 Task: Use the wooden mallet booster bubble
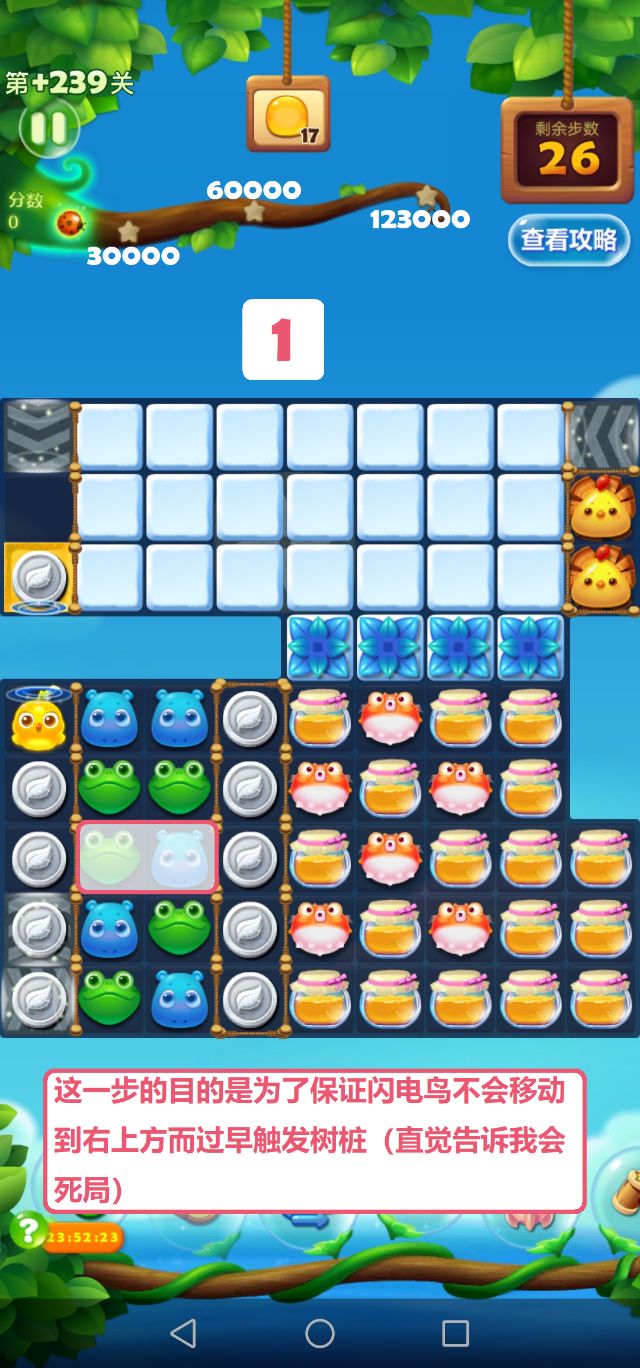point(620,1190)
